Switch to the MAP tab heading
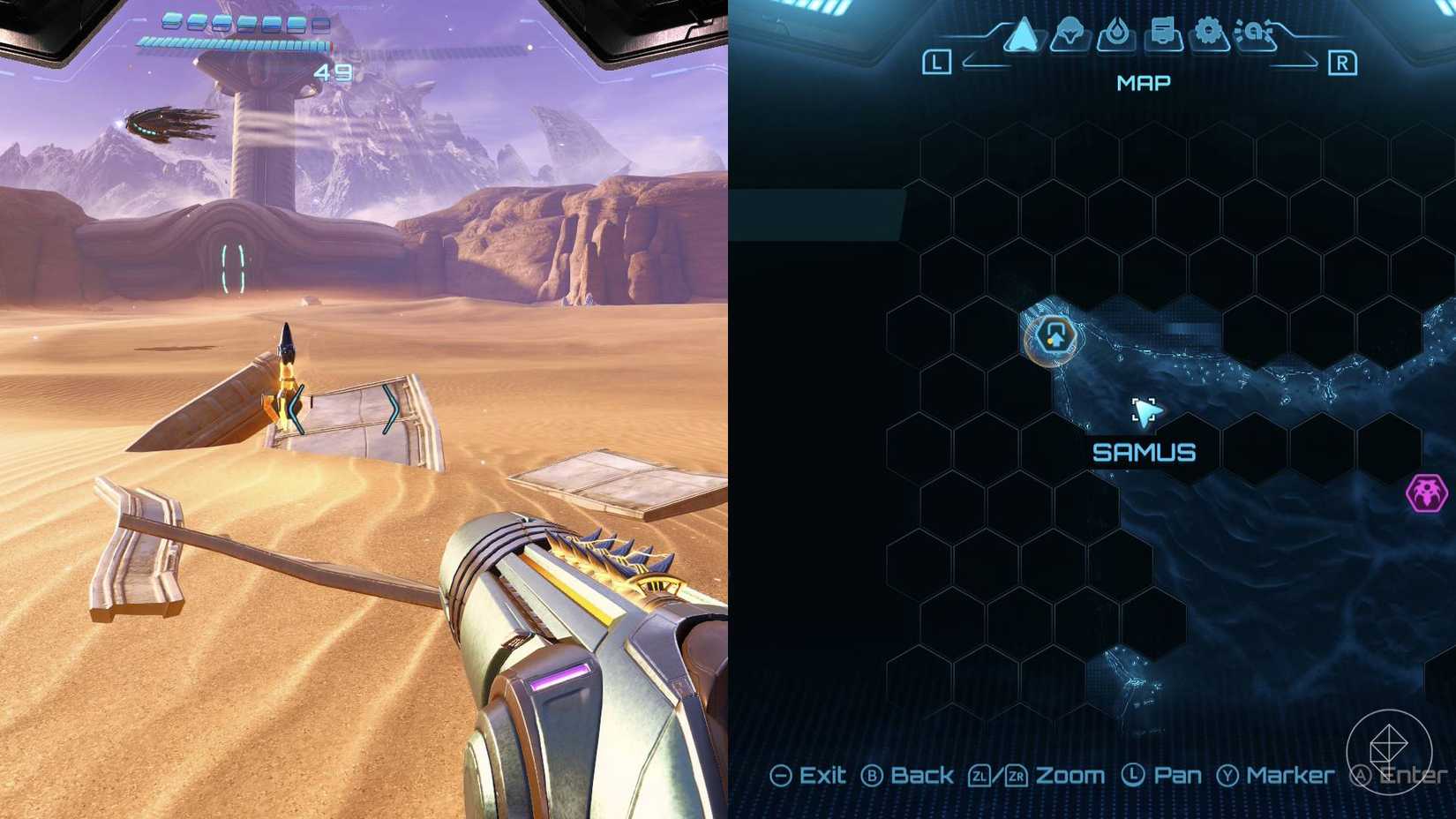The height and width of the screenshot is (819, 1456). pyautogui.click(x=1142, y=82)
